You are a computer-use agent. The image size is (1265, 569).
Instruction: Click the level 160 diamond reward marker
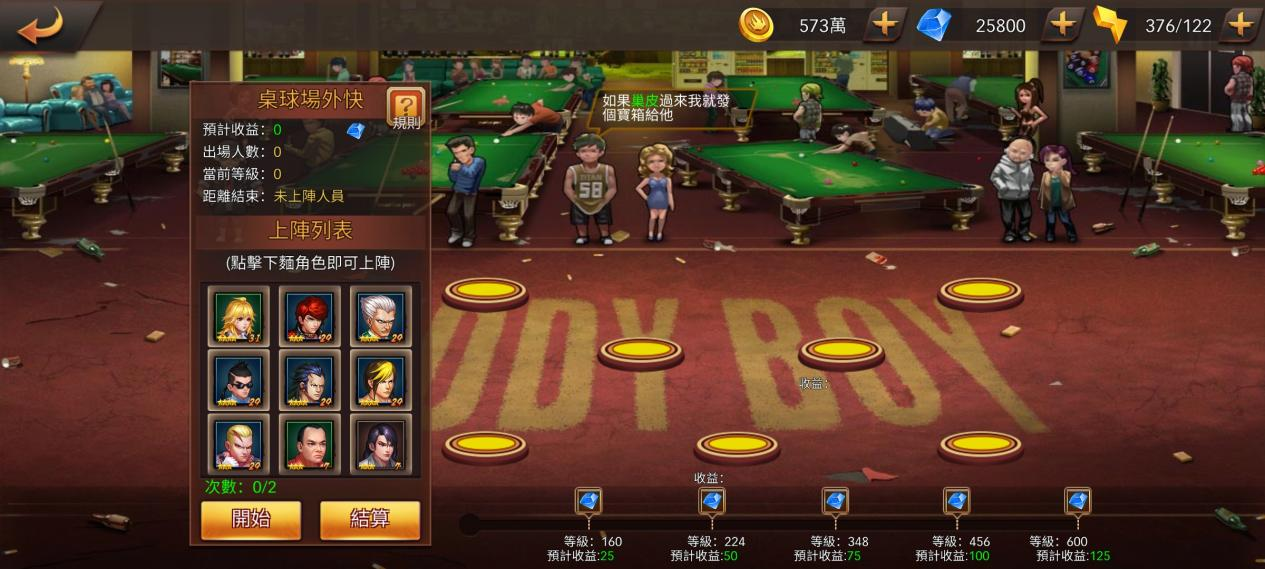tap(588, 500)
